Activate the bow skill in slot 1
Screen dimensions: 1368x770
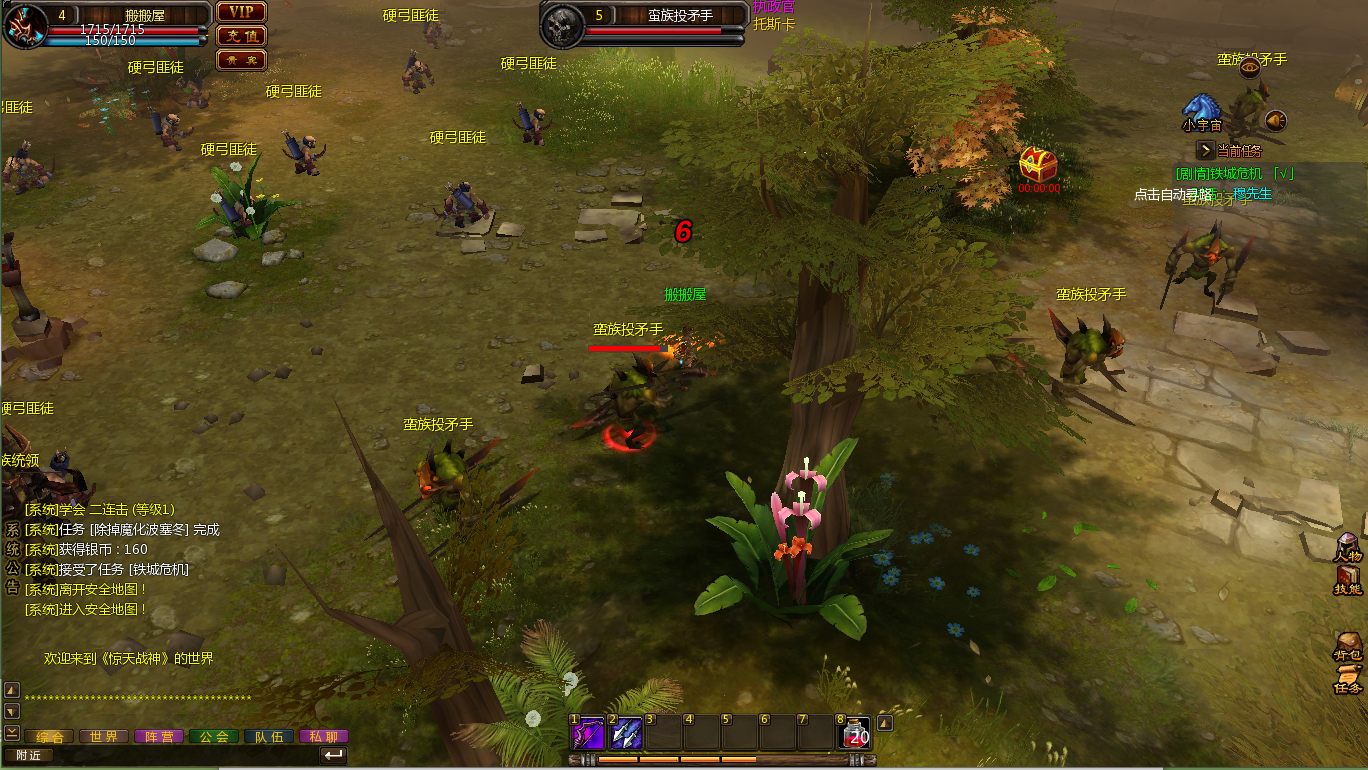[585, 734]
